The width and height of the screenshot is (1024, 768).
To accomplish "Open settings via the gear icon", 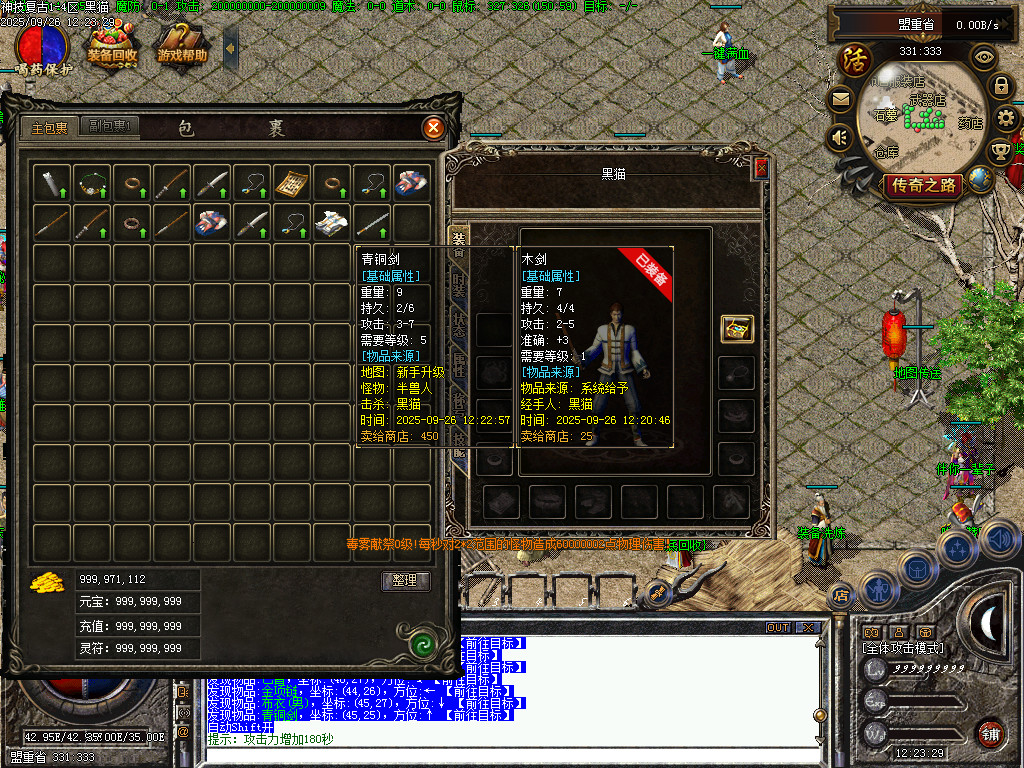I will point(1006,119).
